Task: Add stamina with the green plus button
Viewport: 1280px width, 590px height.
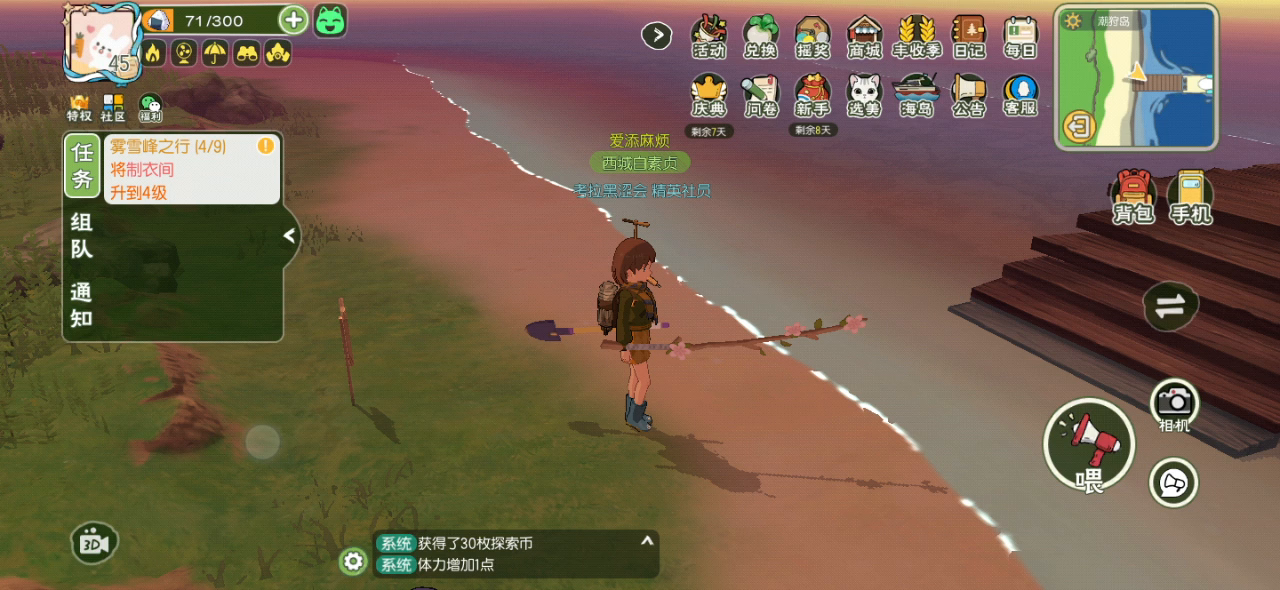Action: [x=293, y=19]
